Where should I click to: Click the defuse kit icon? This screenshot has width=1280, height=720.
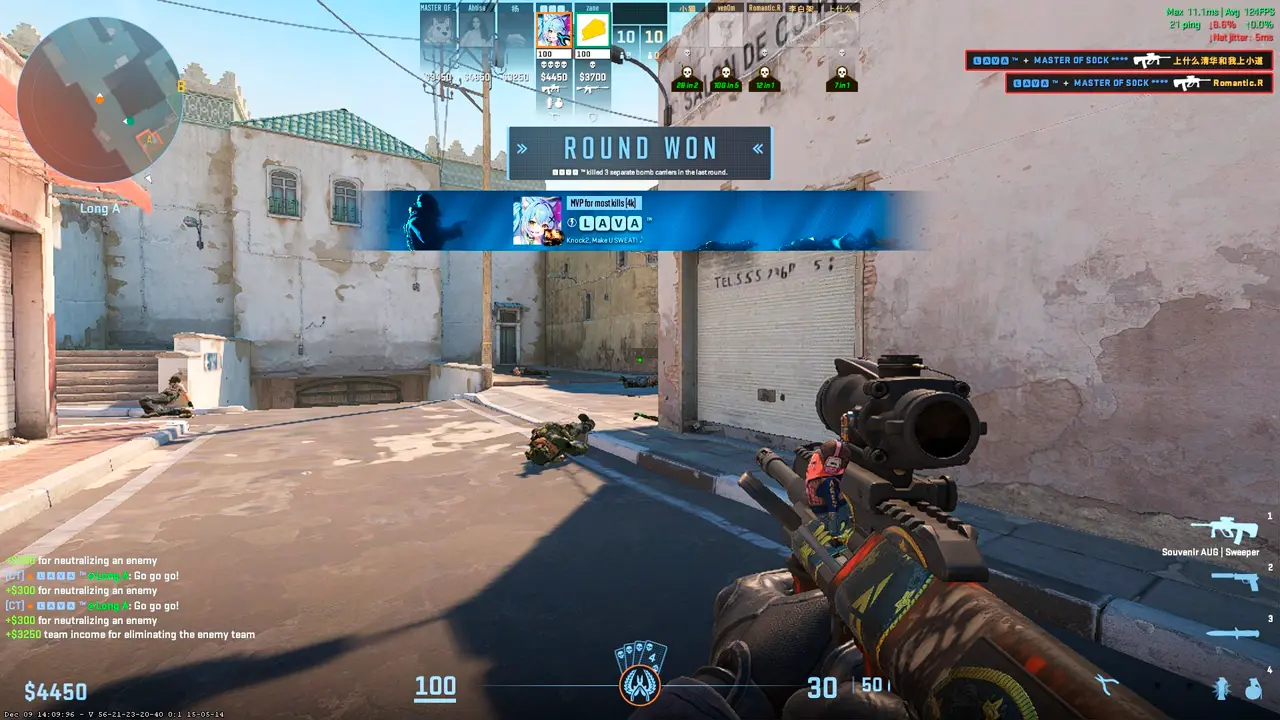point(1106,685)
